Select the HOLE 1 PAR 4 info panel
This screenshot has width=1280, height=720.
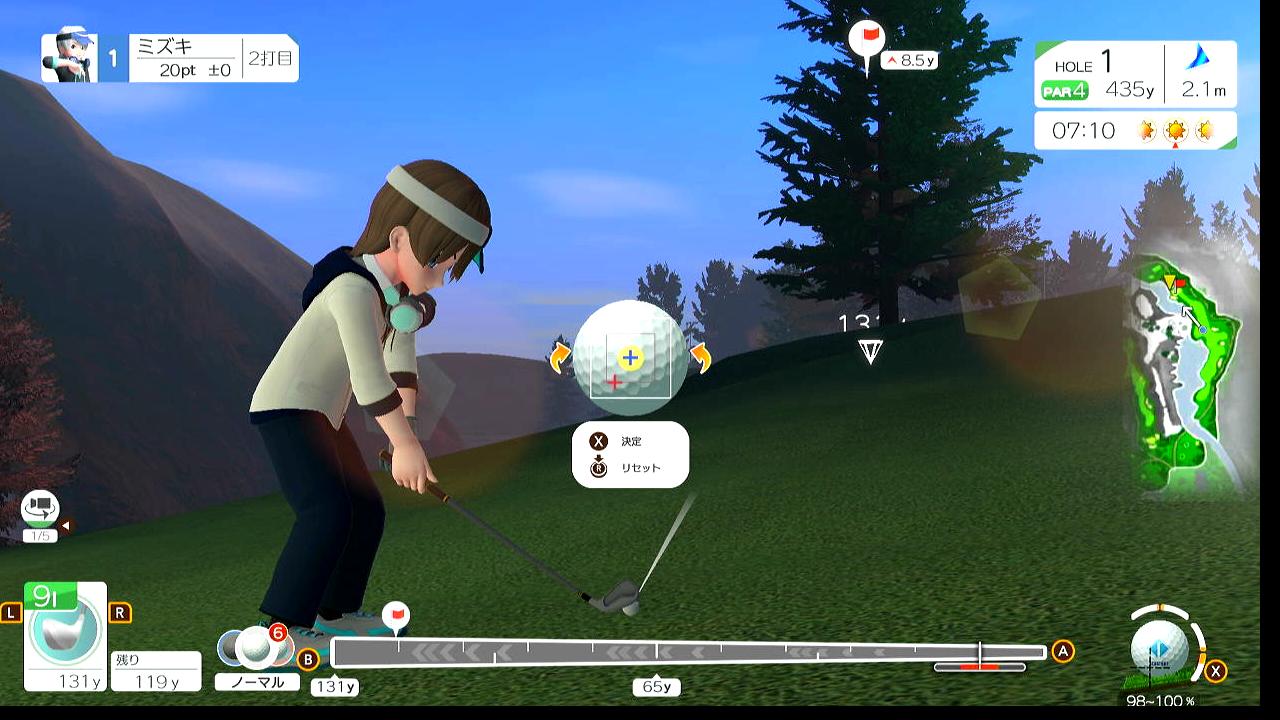pyautogui.click(x=1135, y=75)
